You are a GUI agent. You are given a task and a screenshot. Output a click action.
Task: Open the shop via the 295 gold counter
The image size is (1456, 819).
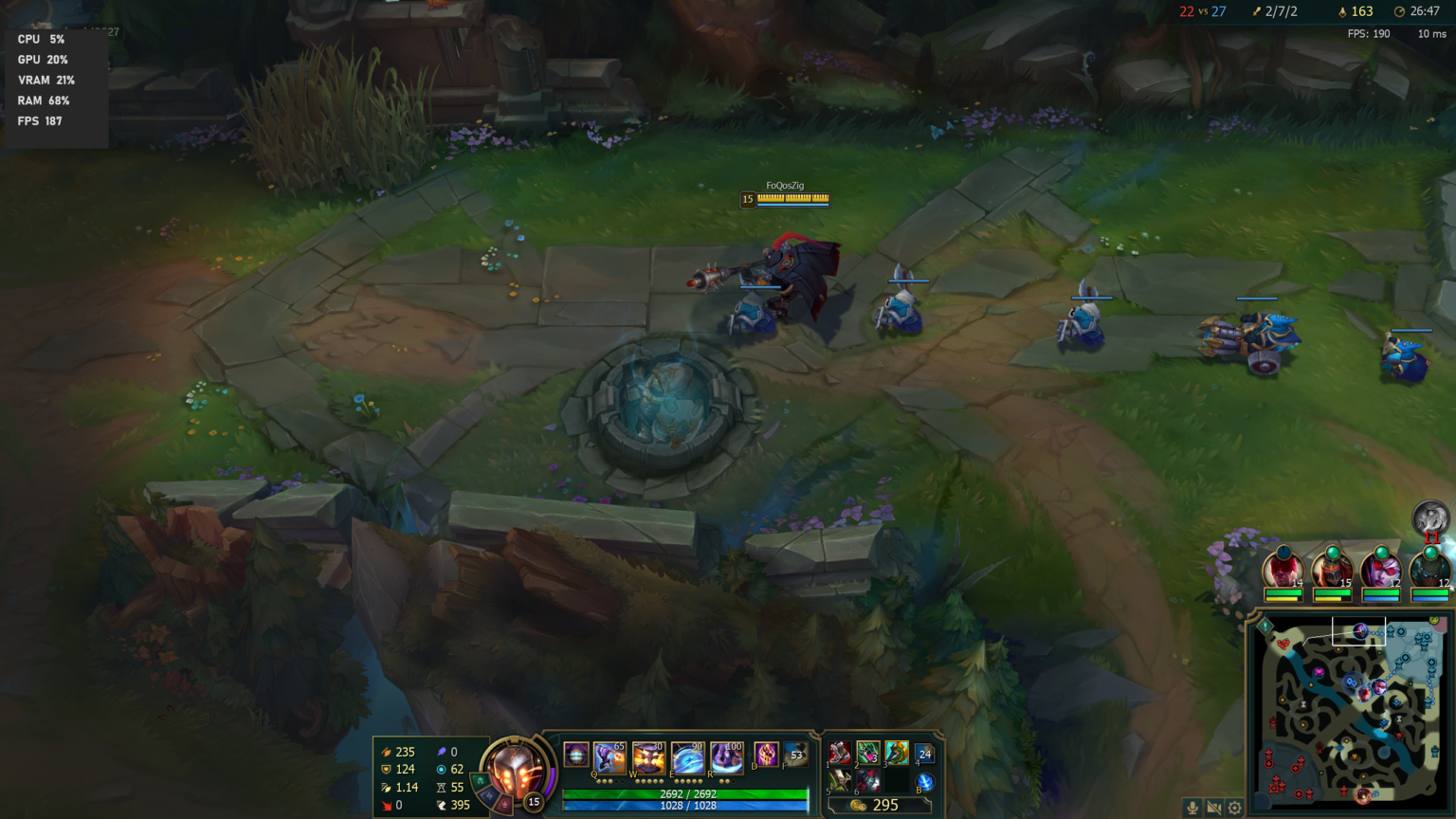pyautogui.click(x=881, y=804)
